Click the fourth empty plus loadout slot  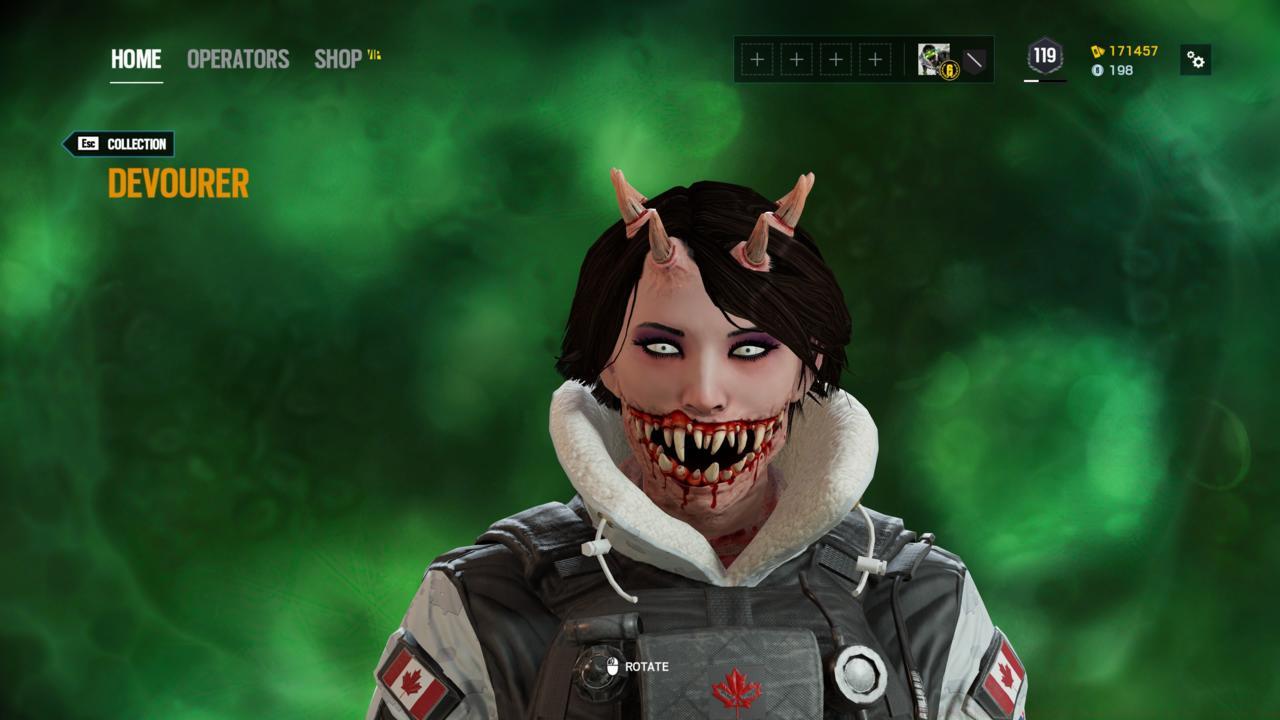(877, 58)
